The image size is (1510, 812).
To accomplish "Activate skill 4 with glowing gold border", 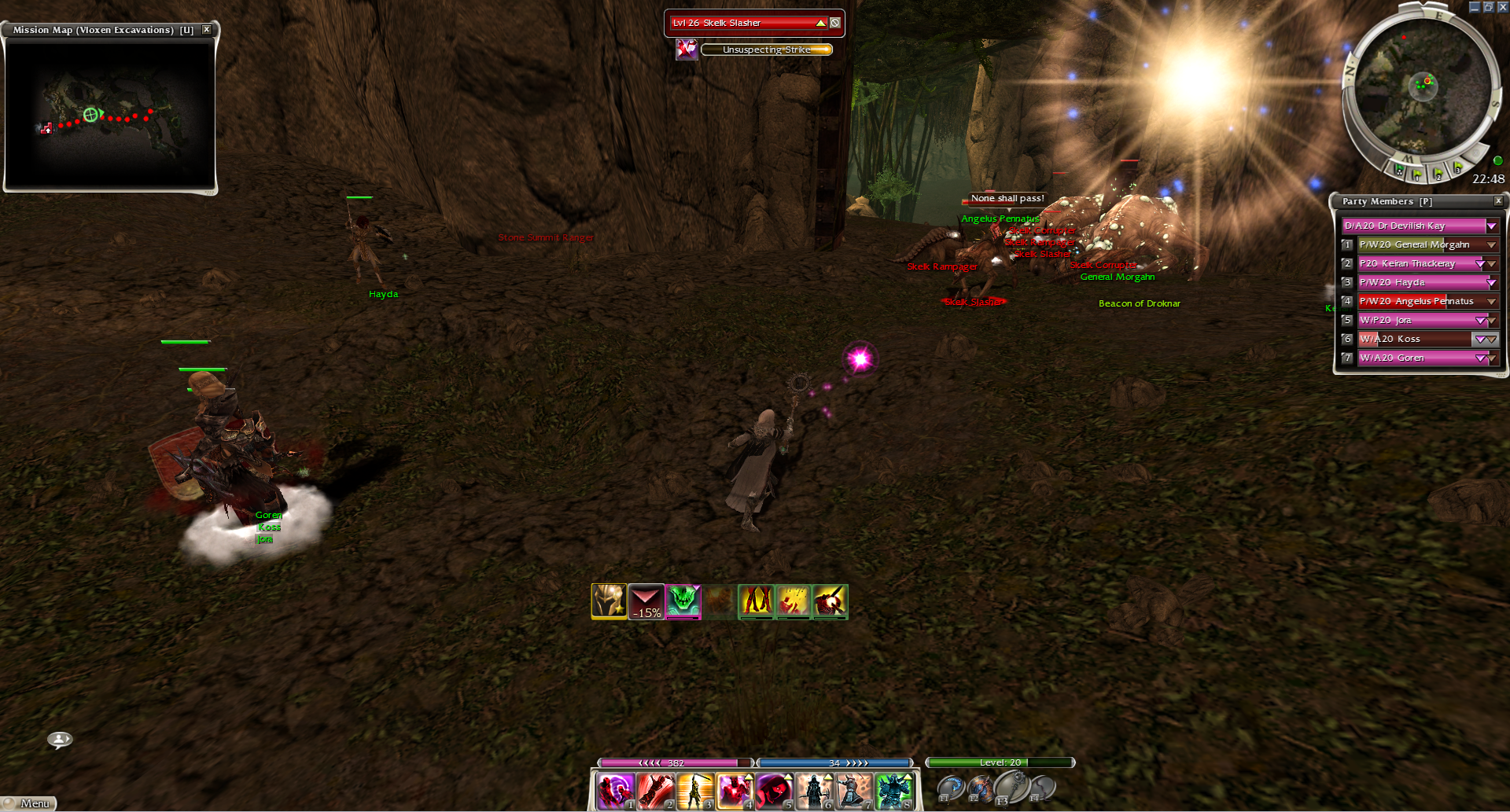I will click(x=734, y=790).
